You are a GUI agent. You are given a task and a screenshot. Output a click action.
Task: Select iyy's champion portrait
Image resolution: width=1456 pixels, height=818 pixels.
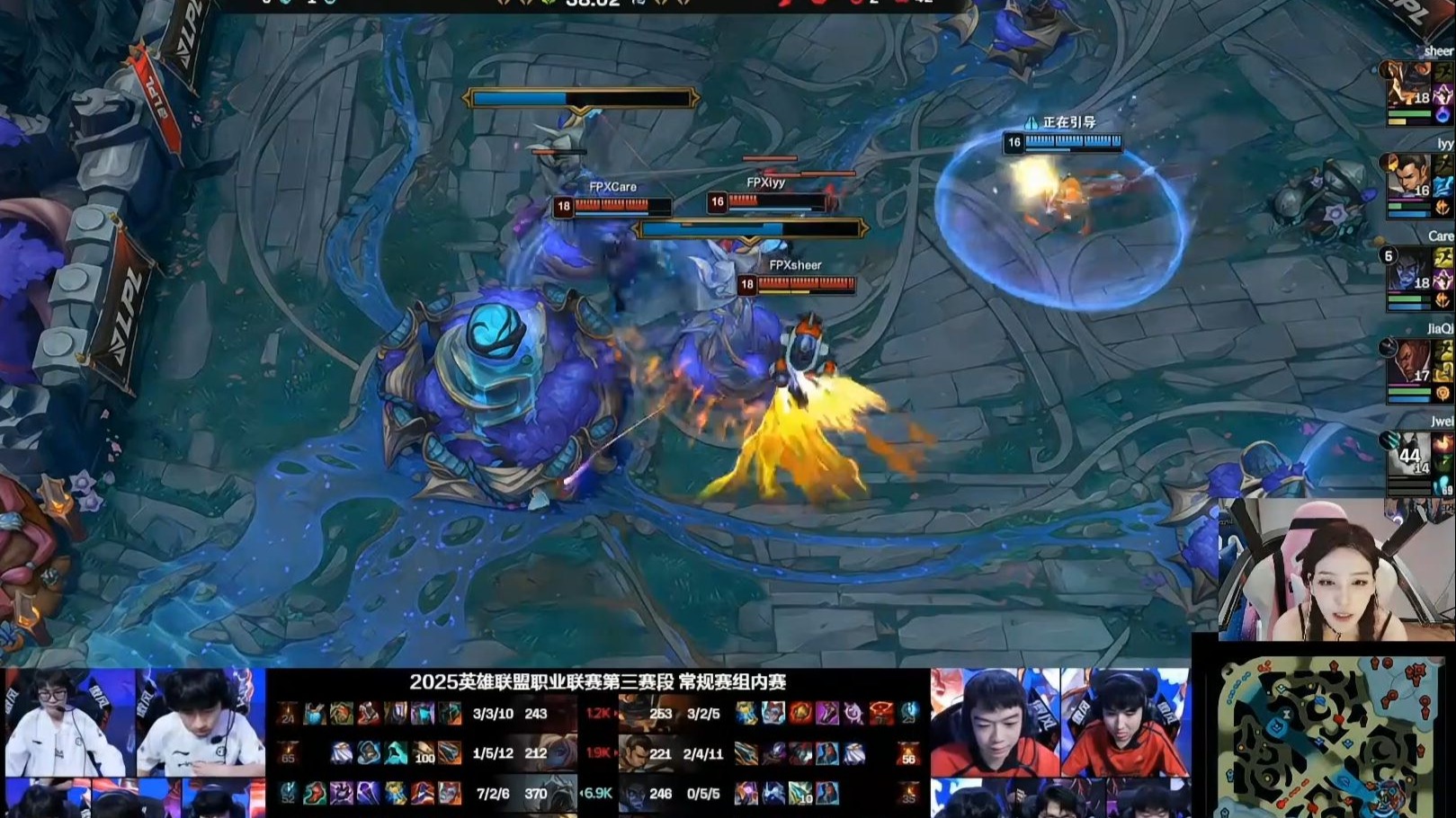pyautogui.click(x=1407, y=178)
